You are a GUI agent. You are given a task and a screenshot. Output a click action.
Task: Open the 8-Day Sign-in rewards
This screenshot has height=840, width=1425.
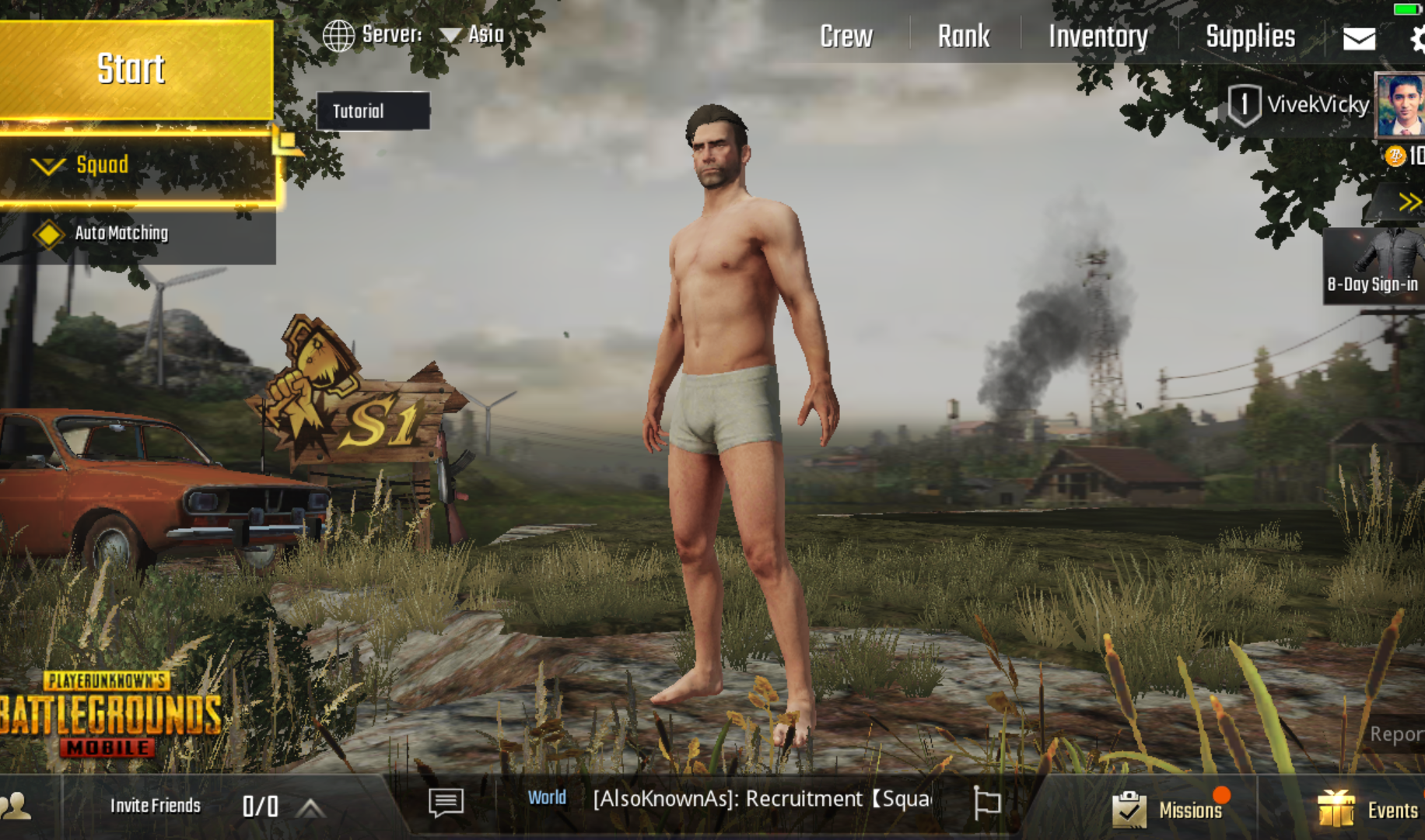(1373, 266)
